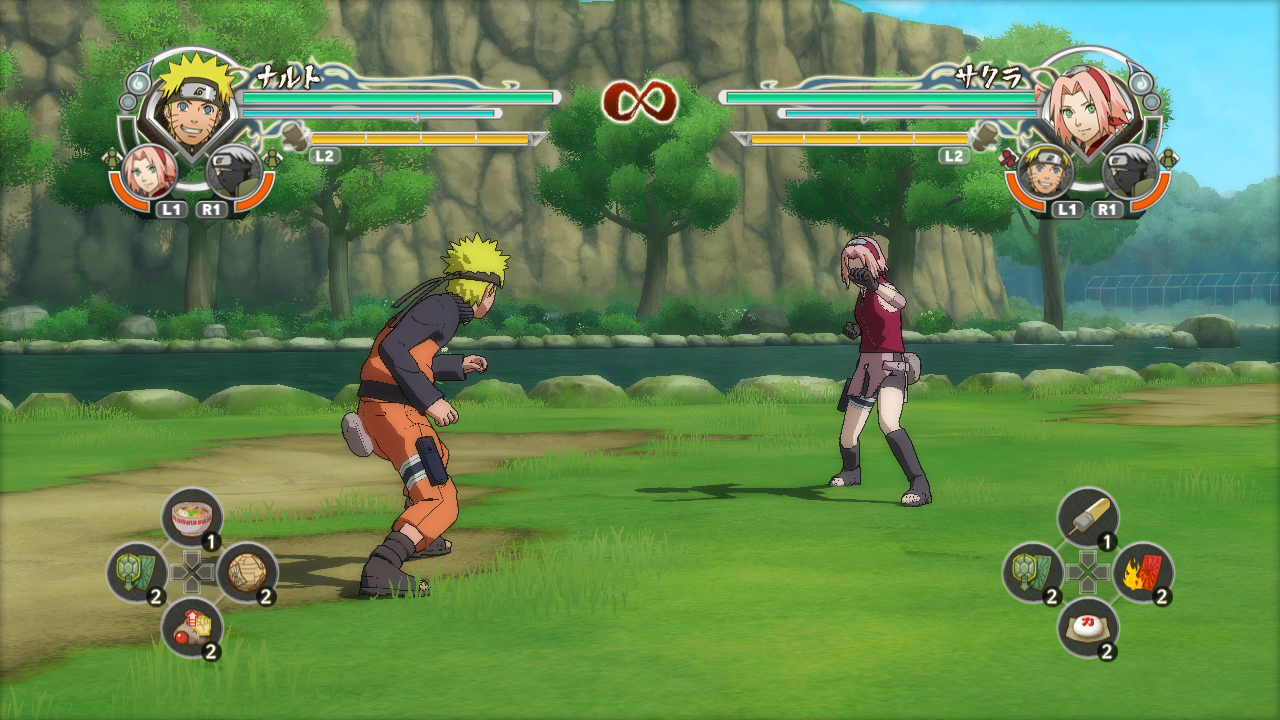
Task: Use the turtle shell item in Sakura's item wheel
Action: coord(1033,572)
